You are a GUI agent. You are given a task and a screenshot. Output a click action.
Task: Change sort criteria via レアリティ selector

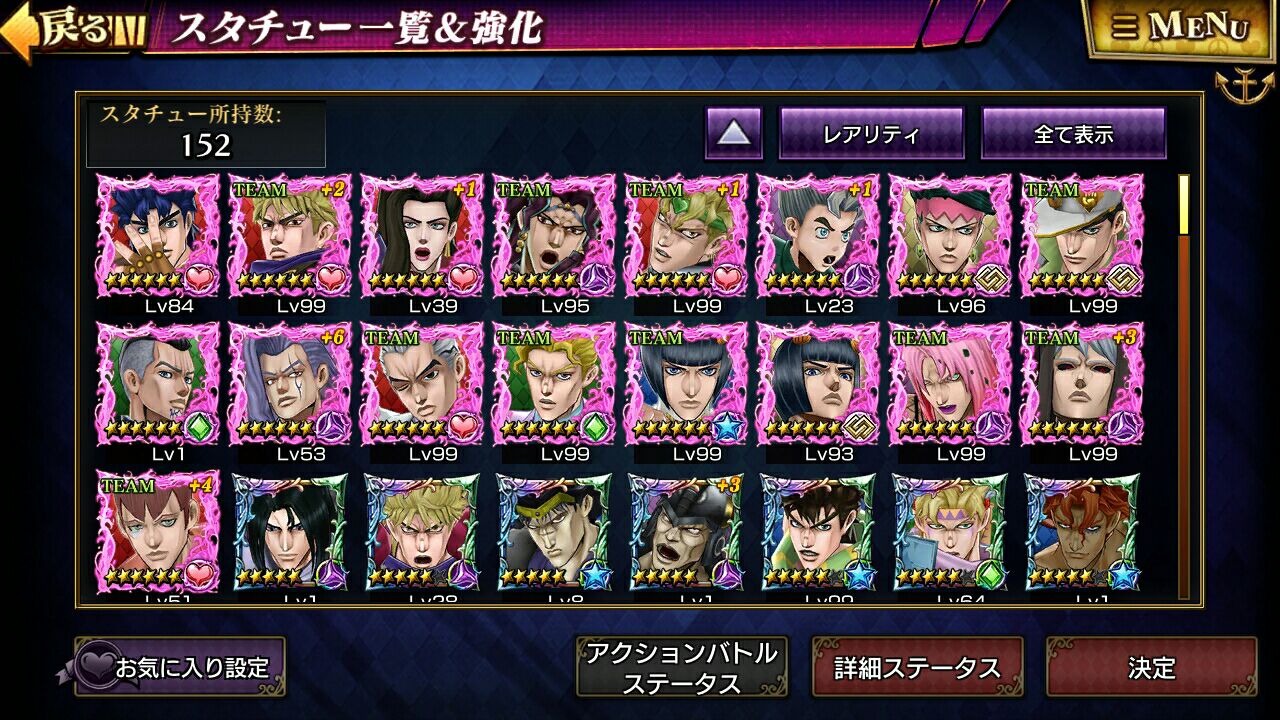point(872,131)
